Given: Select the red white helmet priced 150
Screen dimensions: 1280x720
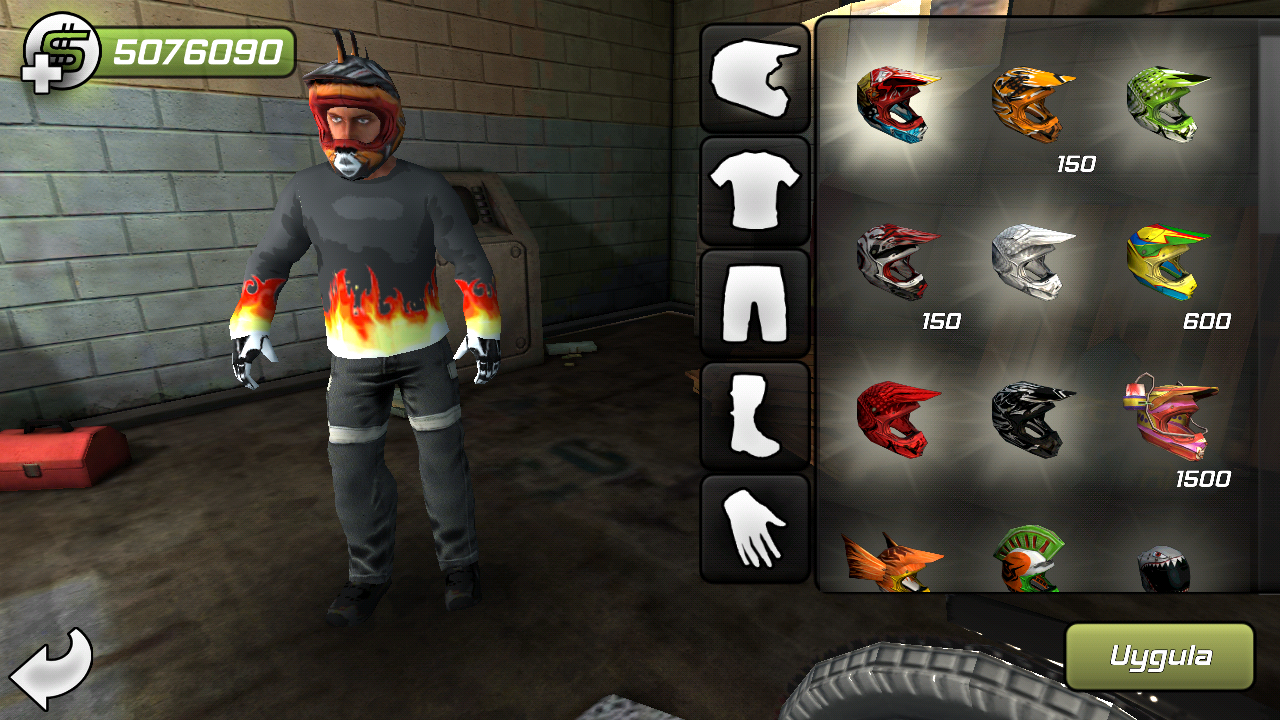Looking at the screenshot, I should pos(895,260).
